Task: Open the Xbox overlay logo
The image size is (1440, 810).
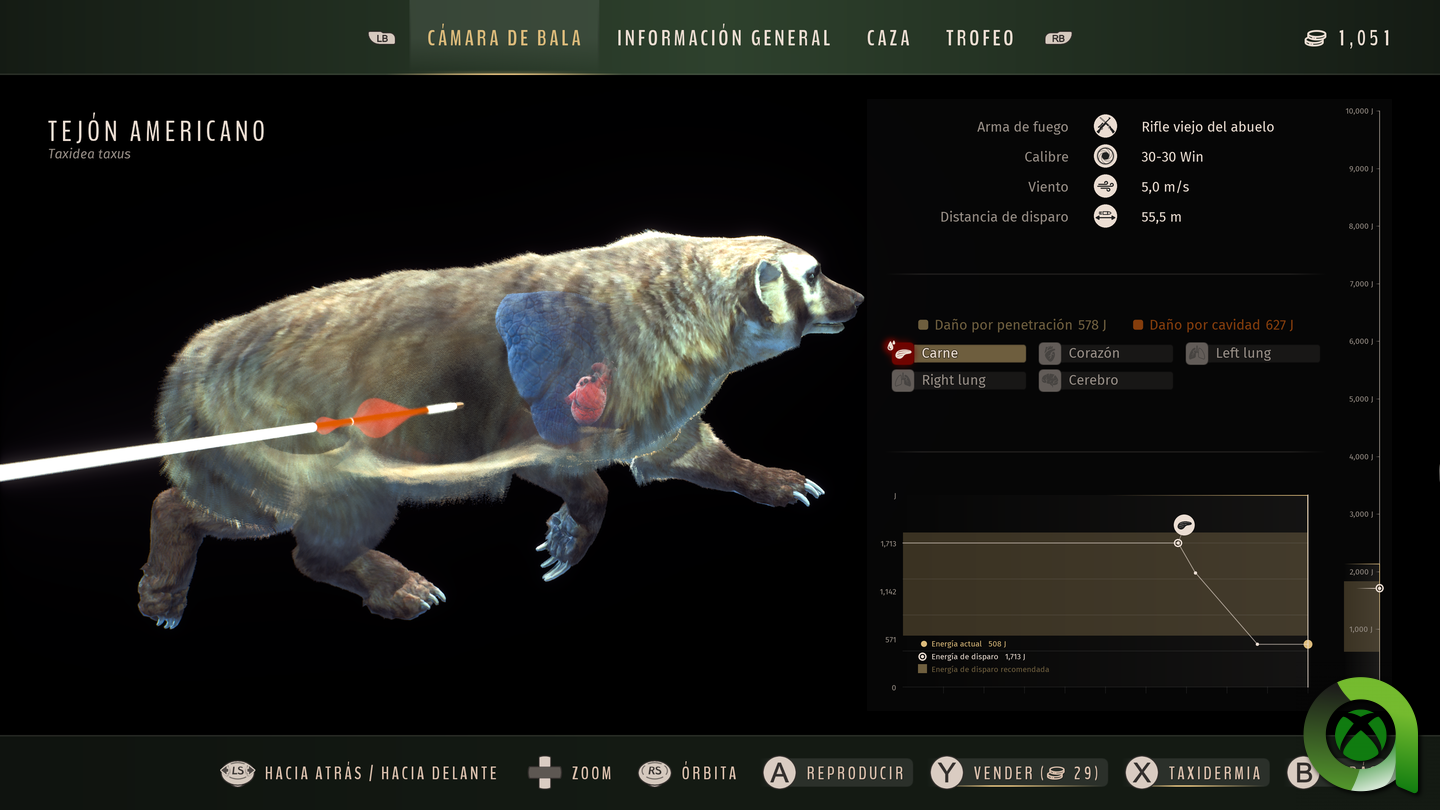Action: point(1359,735)
